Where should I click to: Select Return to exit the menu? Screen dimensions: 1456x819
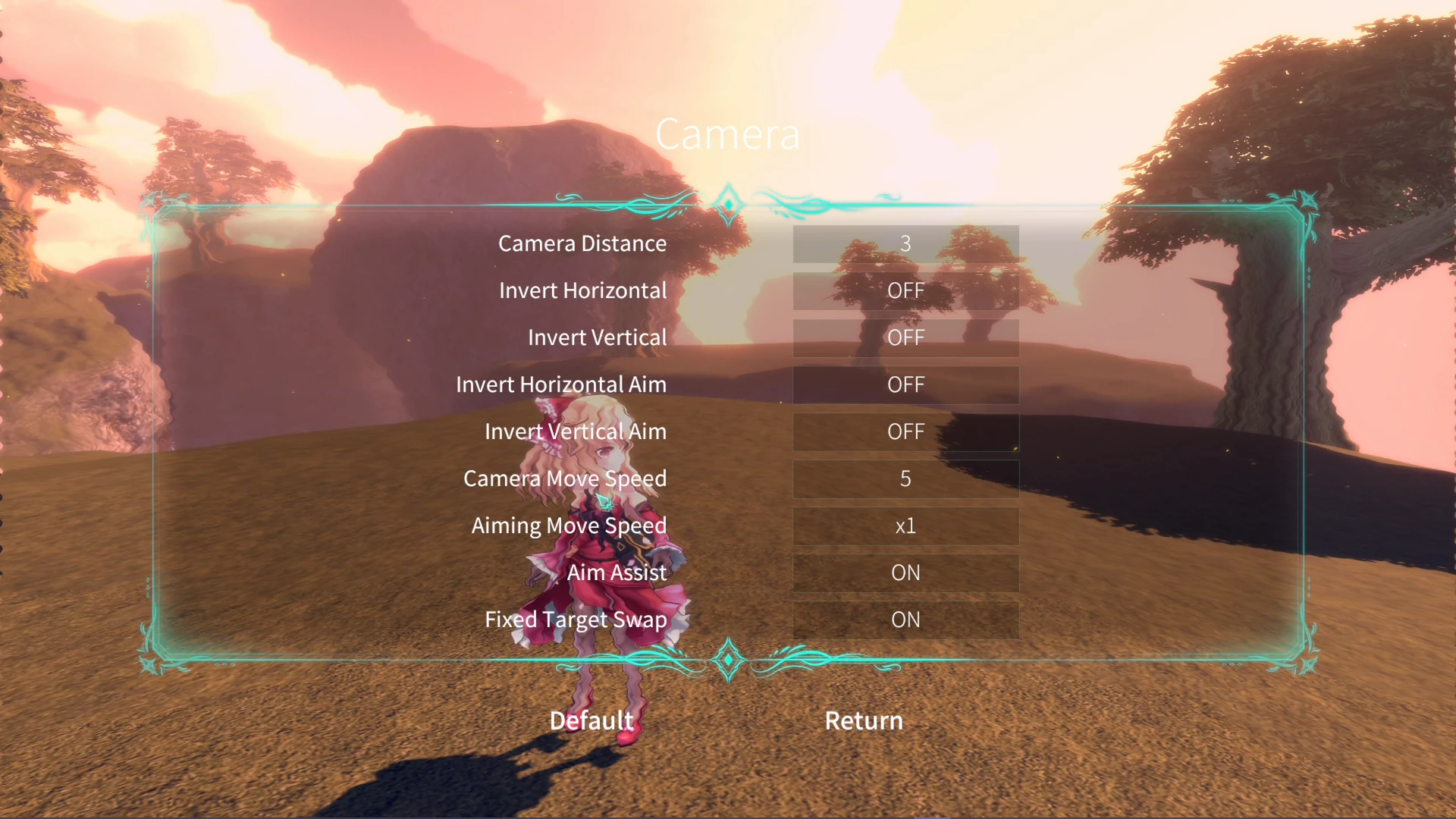pyautogui.click(x=863, y=720)
